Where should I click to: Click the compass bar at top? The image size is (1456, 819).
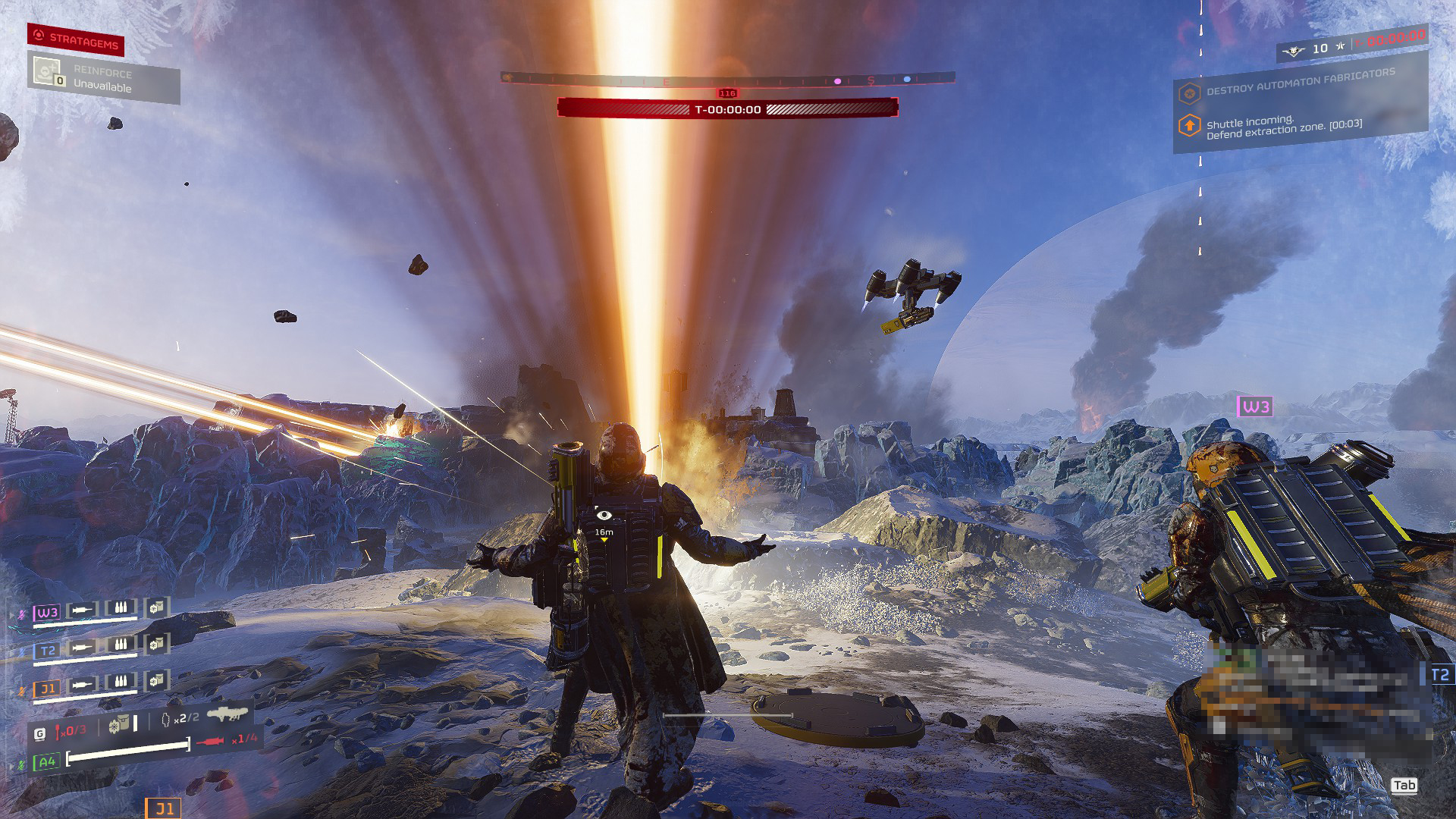point(727,79)
